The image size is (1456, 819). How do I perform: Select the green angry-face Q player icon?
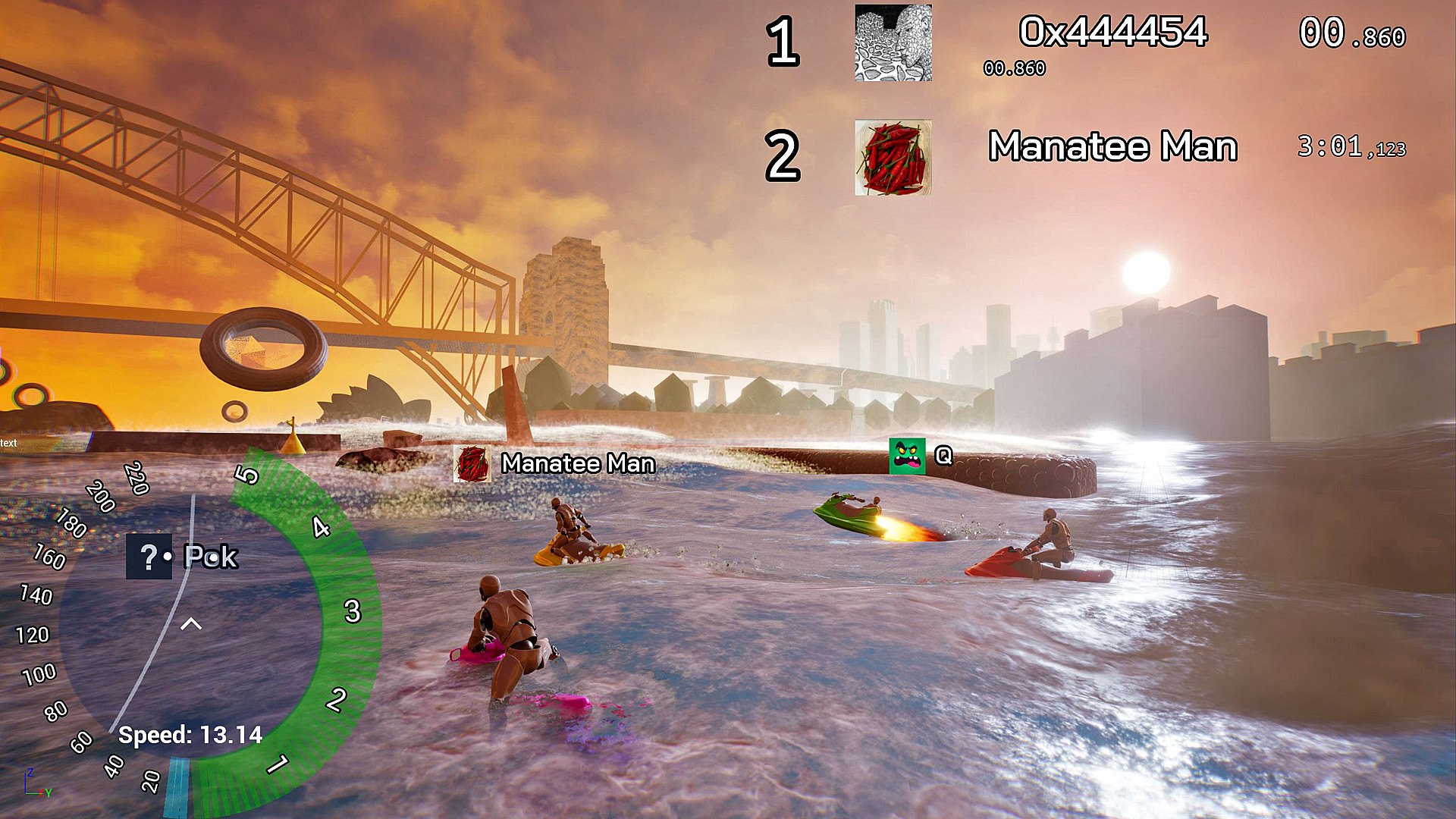907,457
